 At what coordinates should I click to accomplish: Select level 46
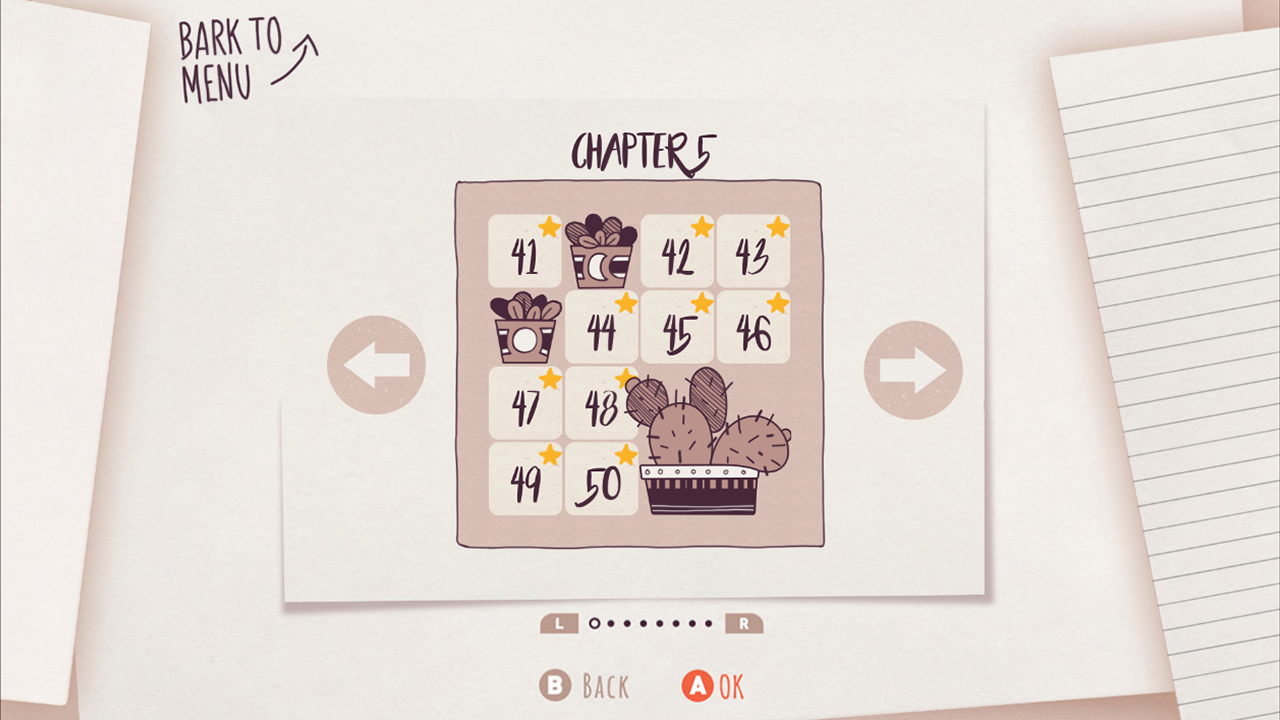click(x=753, y=327)
